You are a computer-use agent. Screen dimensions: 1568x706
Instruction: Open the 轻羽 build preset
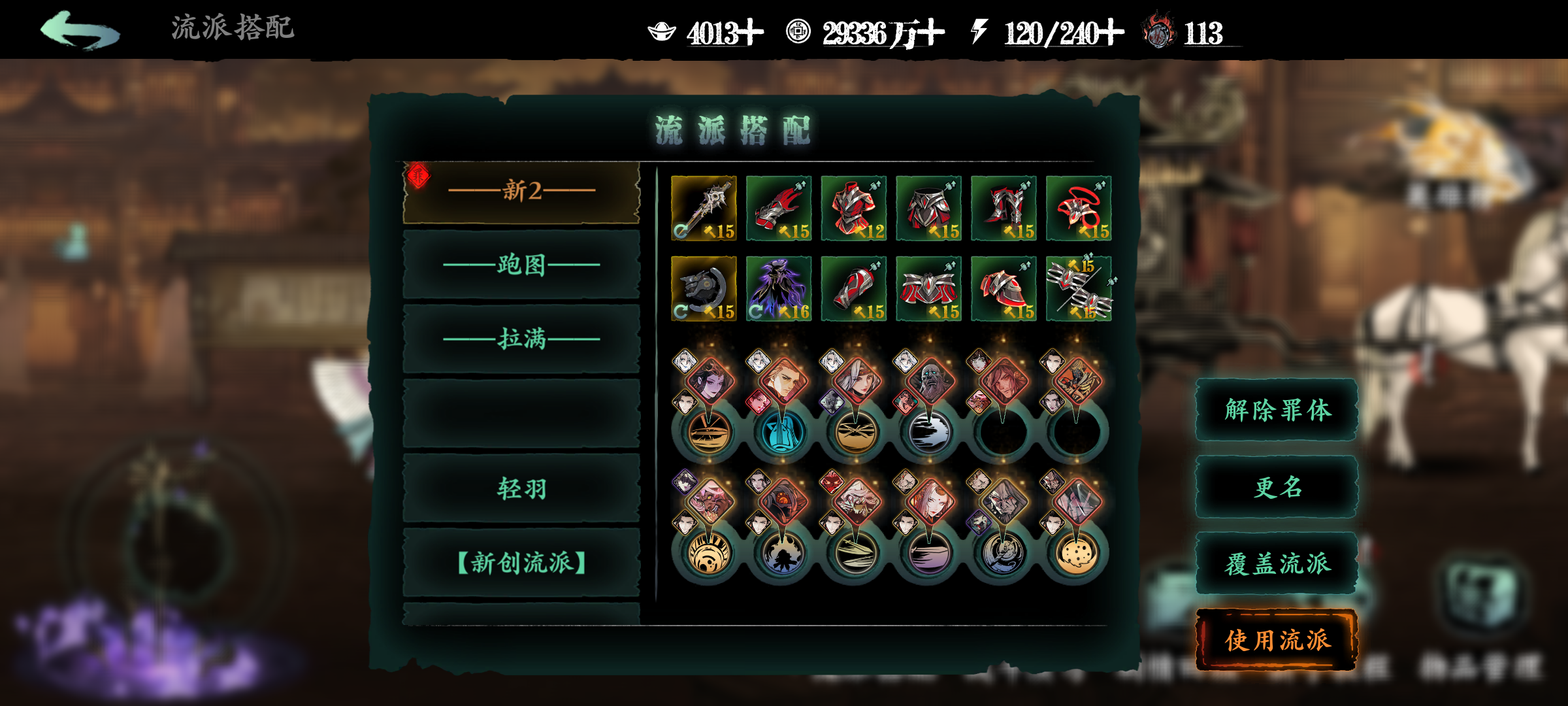coord(521,488)
